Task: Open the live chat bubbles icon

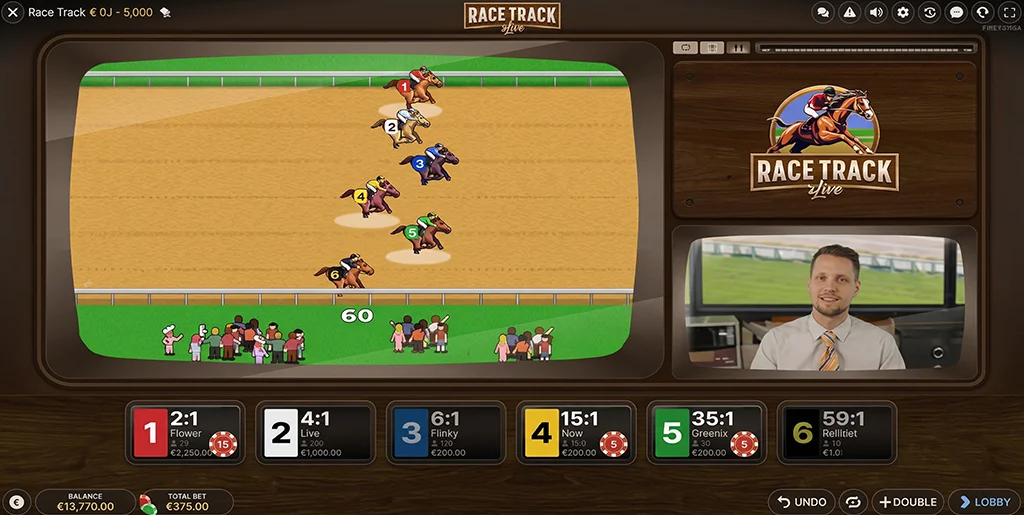Action: coord(823,13)
